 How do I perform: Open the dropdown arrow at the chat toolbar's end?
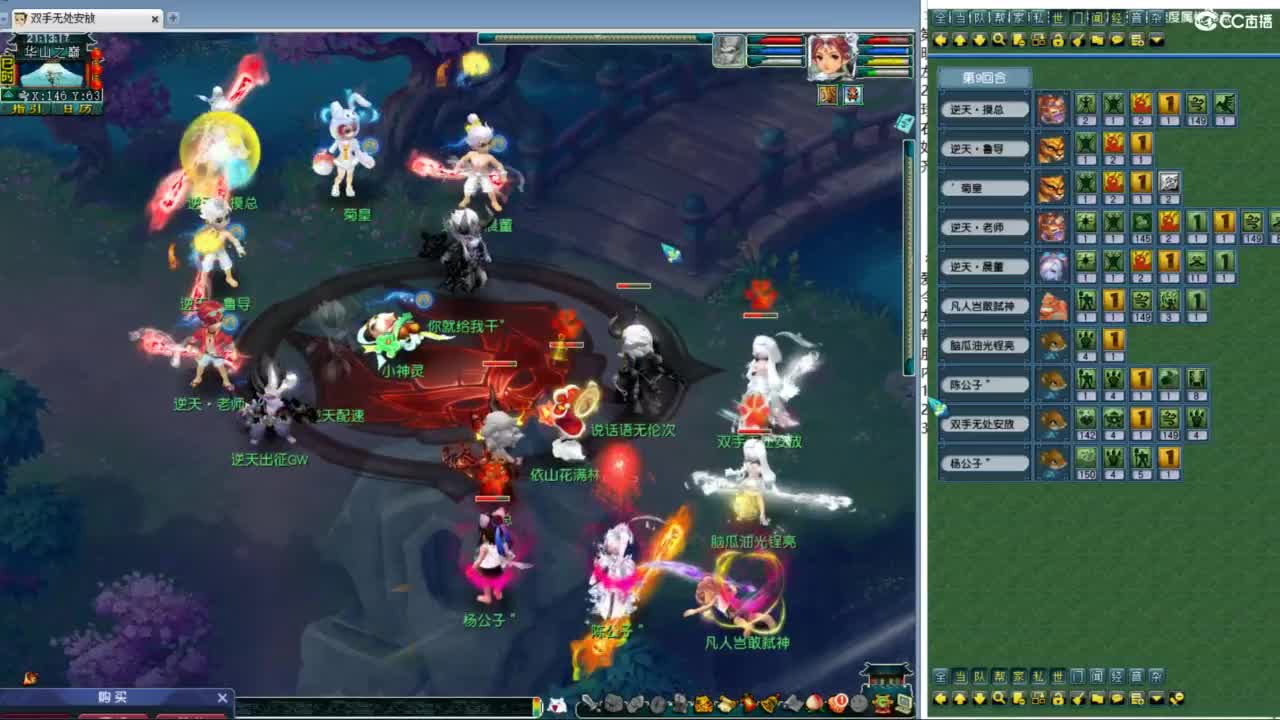coord(1155,40)
